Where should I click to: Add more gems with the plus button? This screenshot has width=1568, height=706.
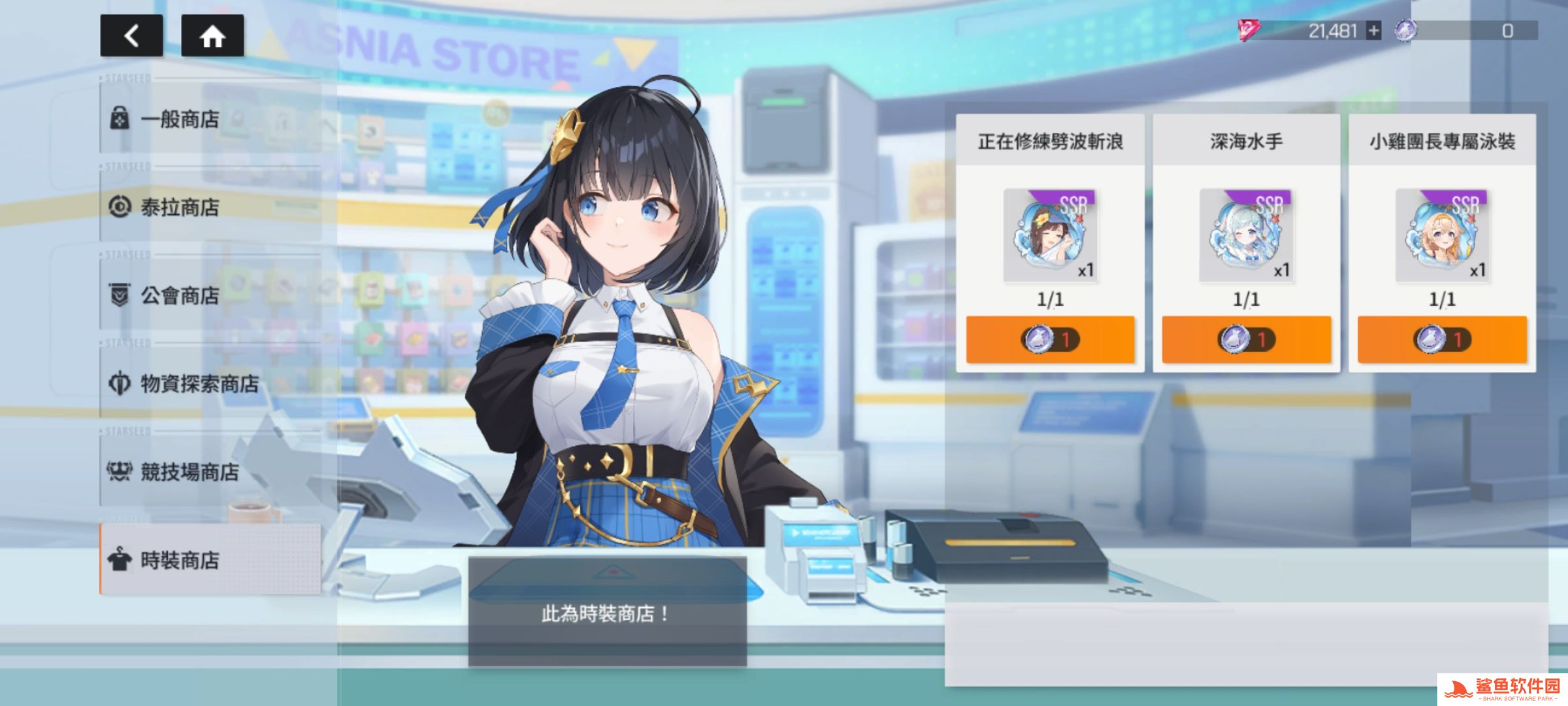(x=1374, y=31)
